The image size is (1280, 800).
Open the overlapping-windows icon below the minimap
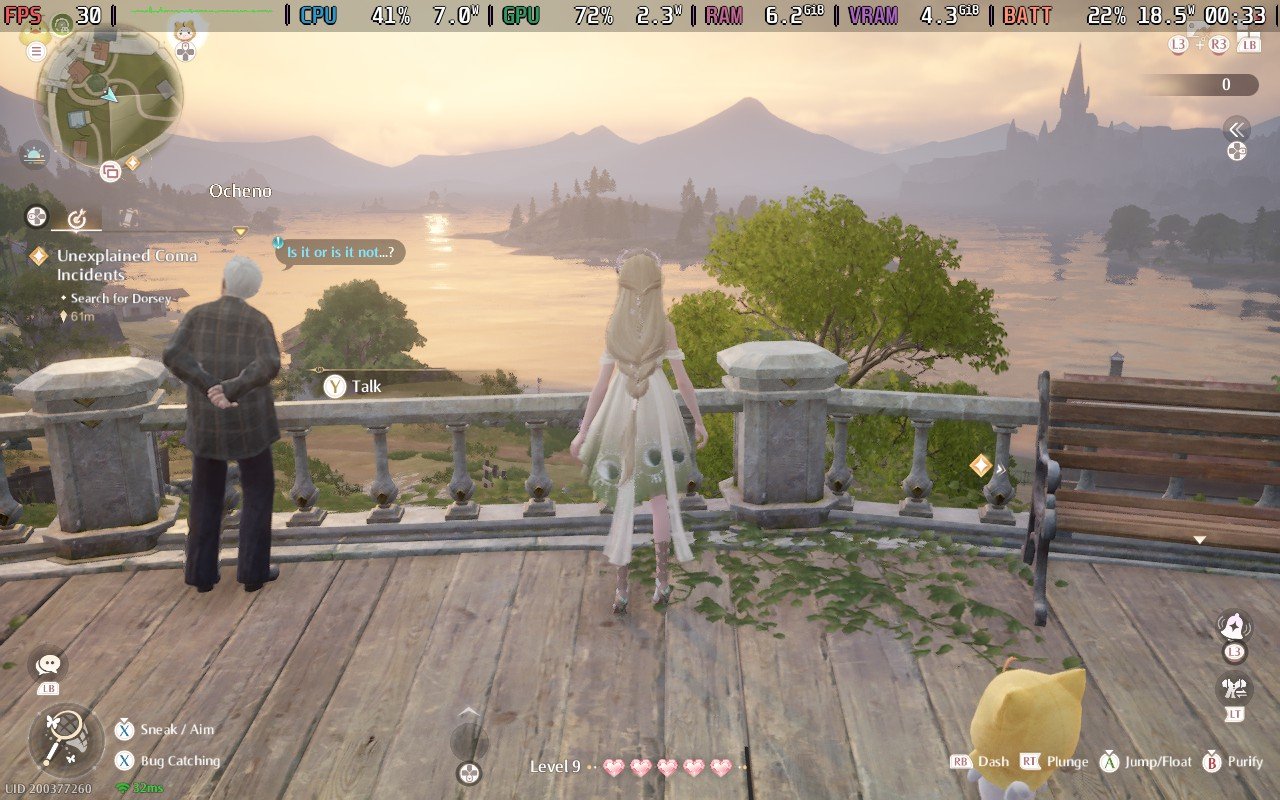click(x=110, y=172)
